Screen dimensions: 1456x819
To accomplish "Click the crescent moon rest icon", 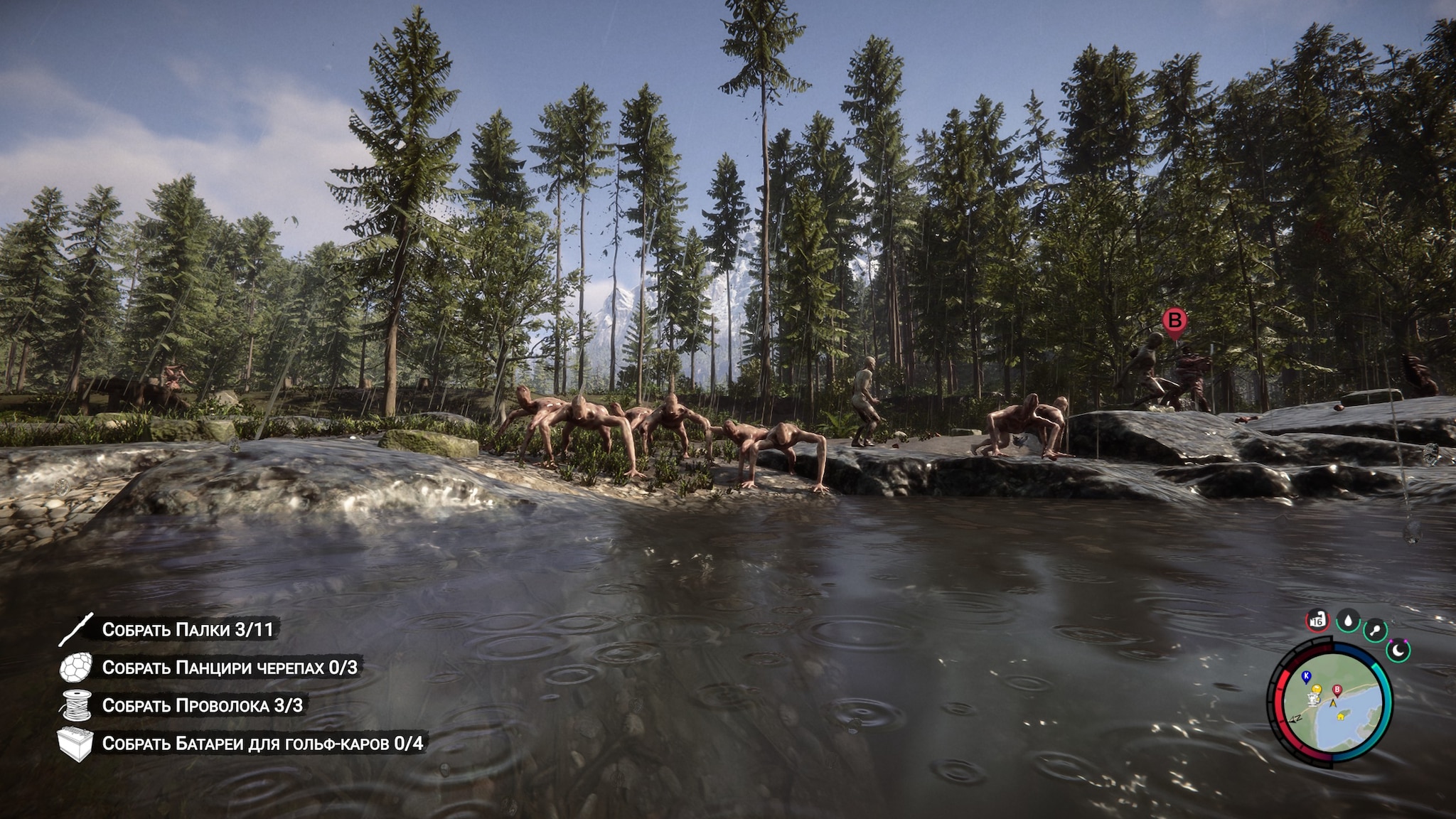I will coord(1398,649).
